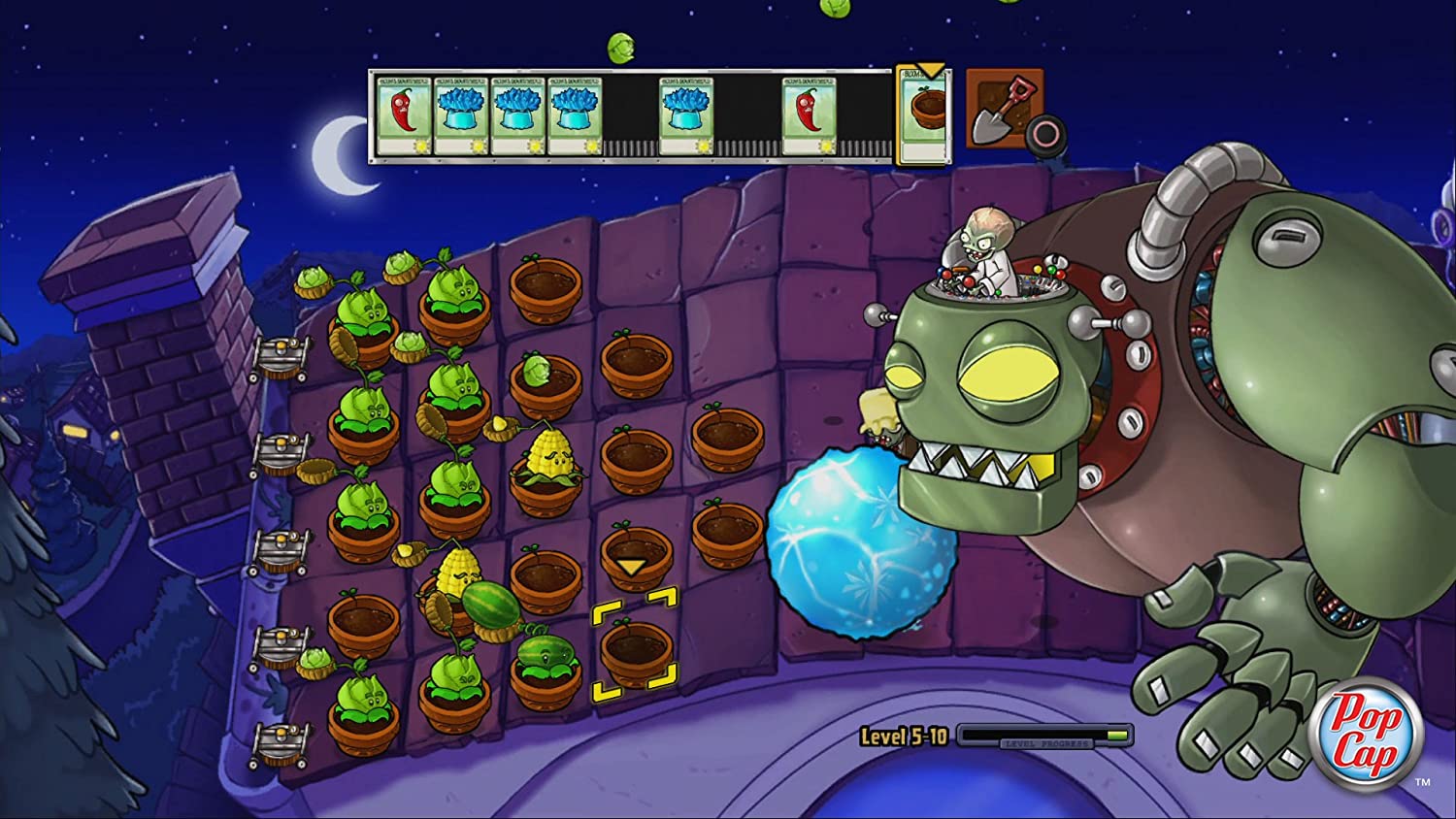The width and height of the screenshot is (1456, 819).
Task: Select the Jalapeno packet nearest the Flower Pot card
Action: 810,116
